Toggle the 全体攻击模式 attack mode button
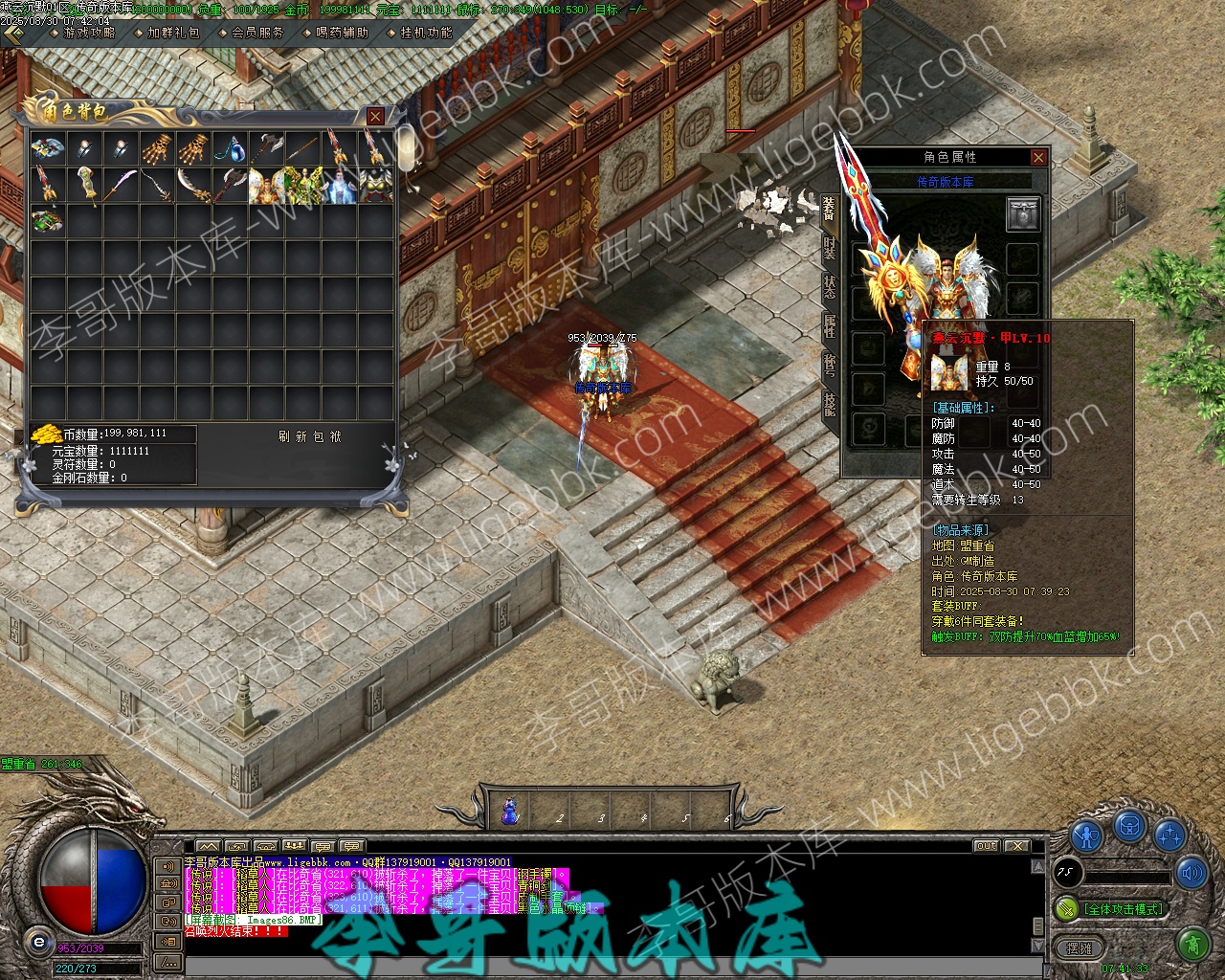The height and width of the screenshot is (980, 1225). 1121,908
